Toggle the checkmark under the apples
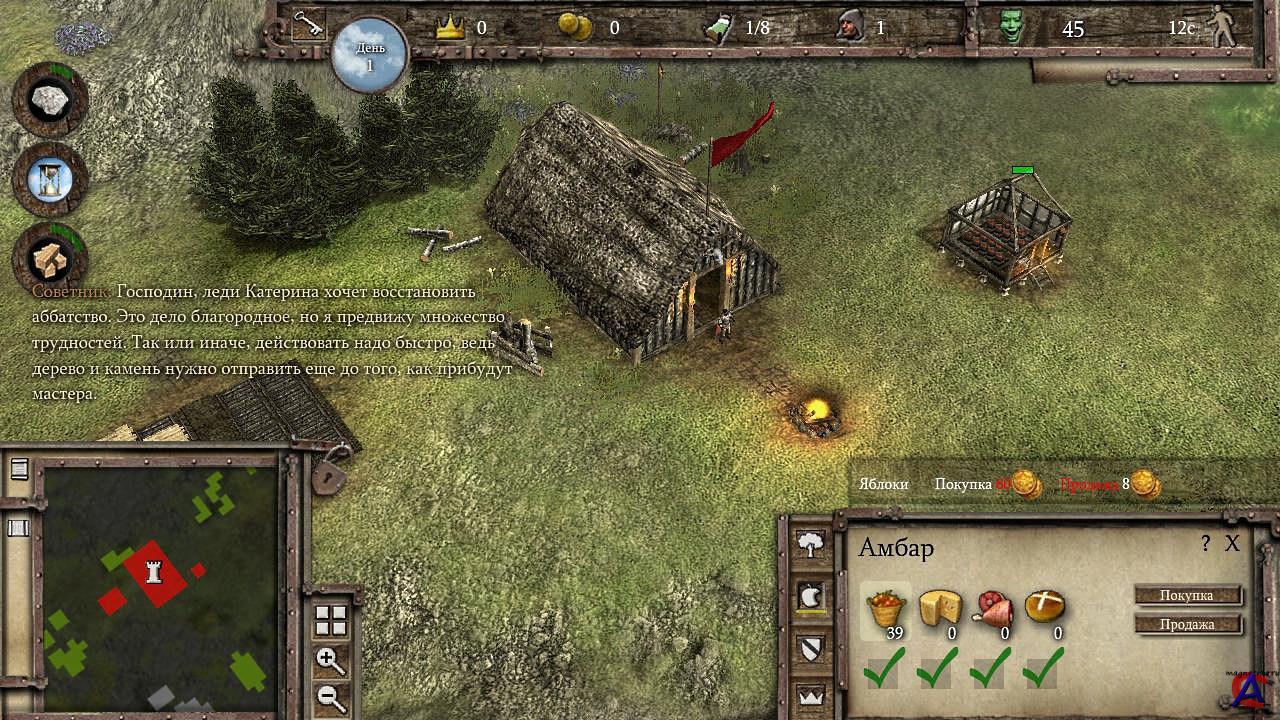1280x720 pixels. click(886, 668)
